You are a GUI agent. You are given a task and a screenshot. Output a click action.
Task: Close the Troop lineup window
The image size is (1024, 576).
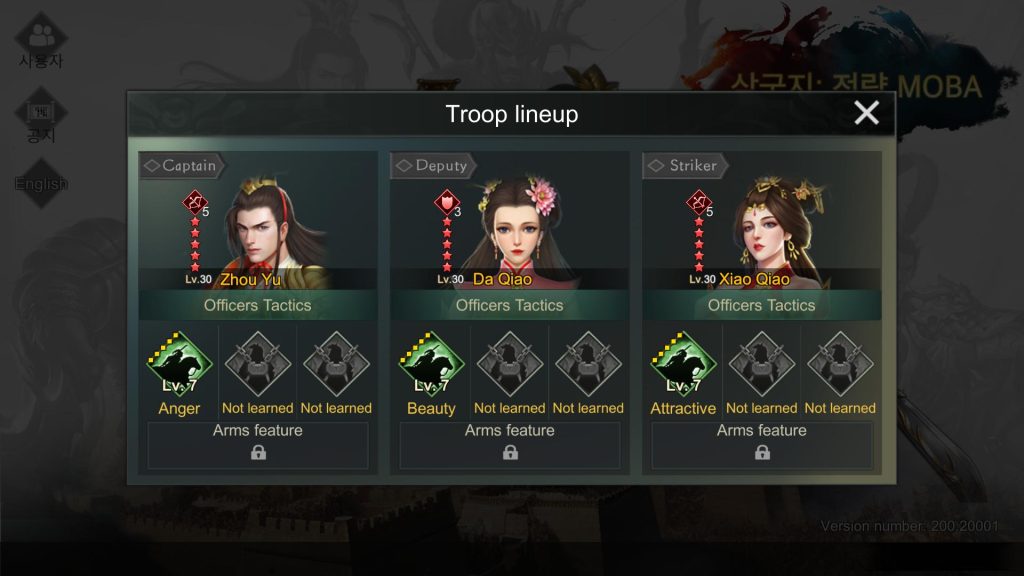click(866, 113)
